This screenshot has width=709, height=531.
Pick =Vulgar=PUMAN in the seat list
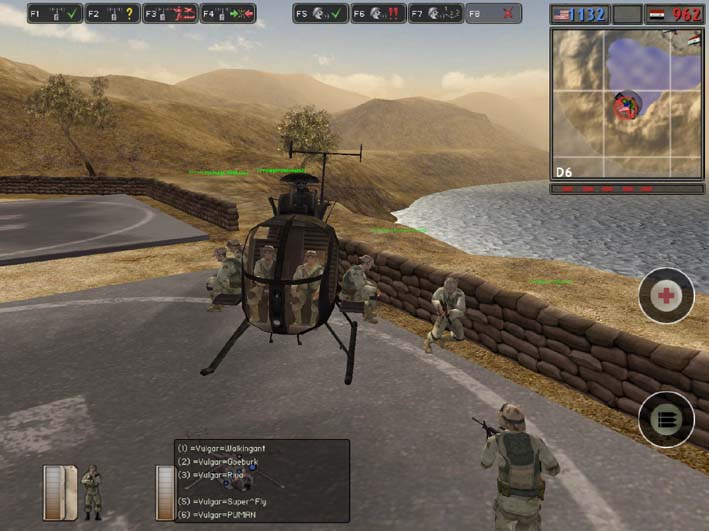point(223,514)
